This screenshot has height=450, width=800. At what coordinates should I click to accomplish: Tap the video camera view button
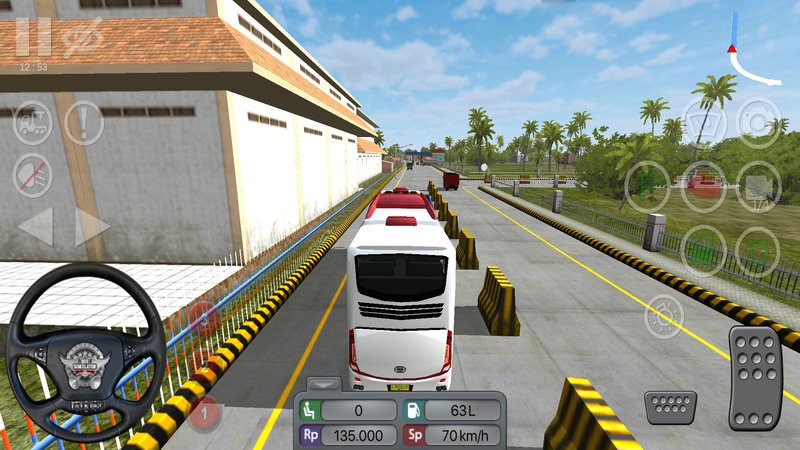(x=757, y=187)
